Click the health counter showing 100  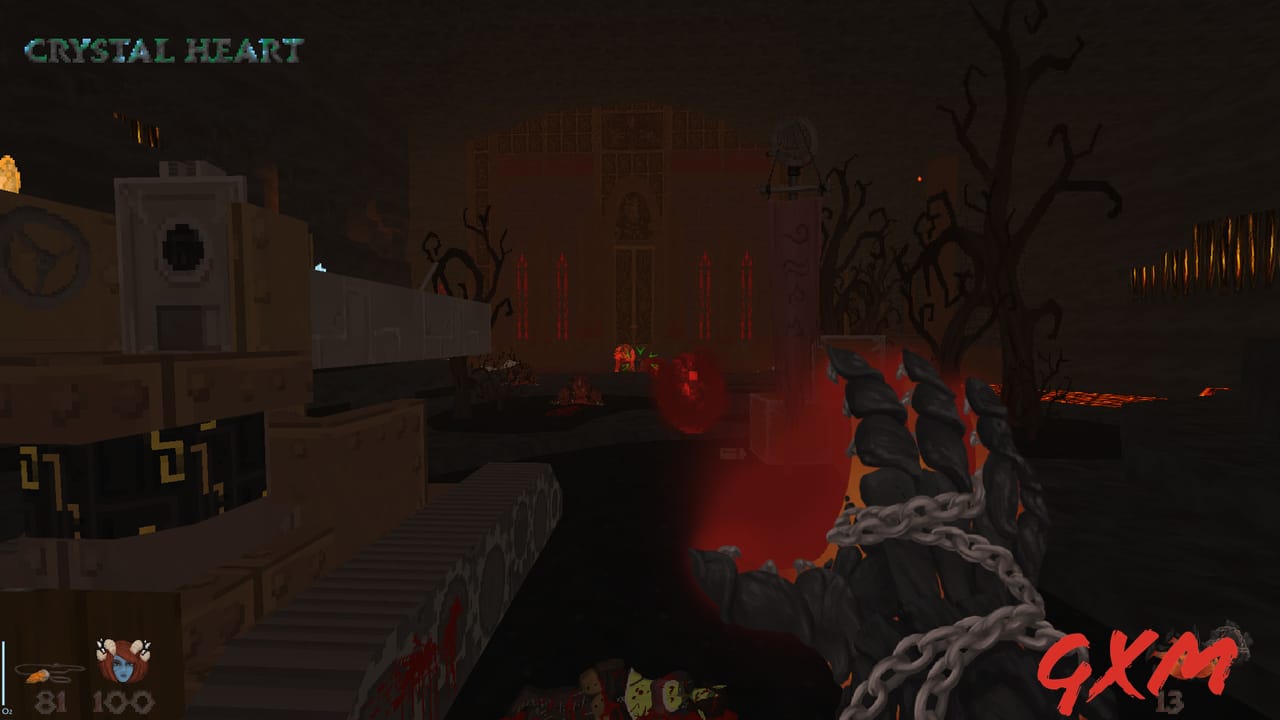[120, 700]
